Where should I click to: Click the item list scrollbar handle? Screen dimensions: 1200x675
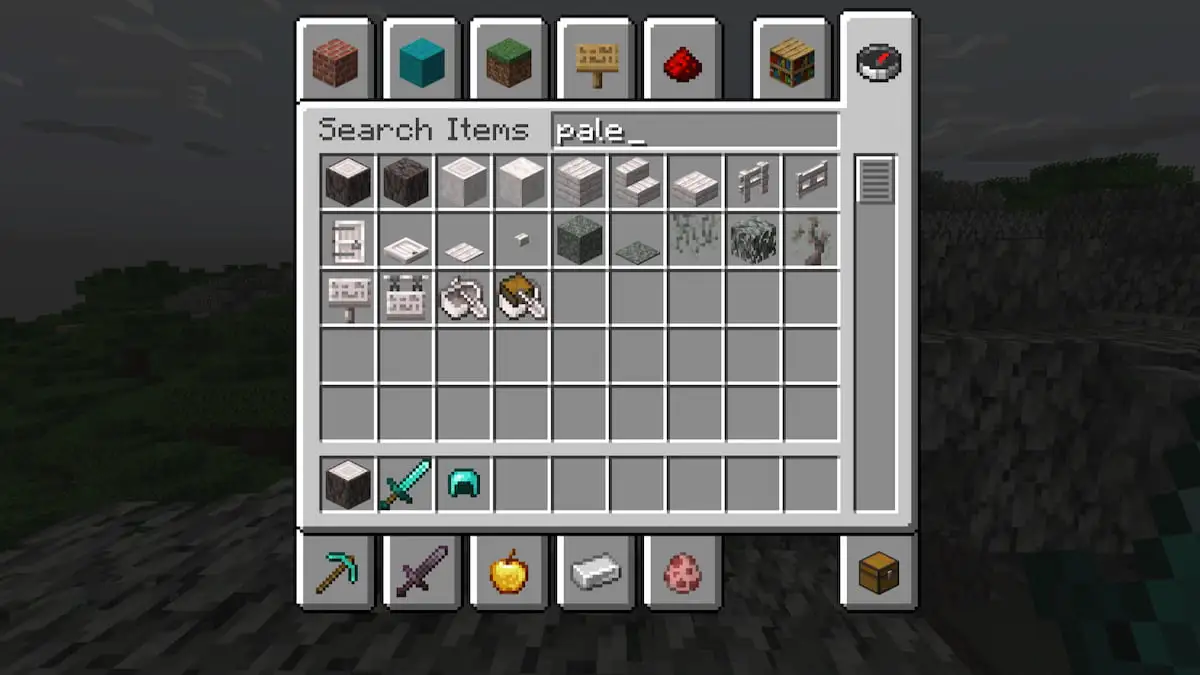(x=875, y=181)
